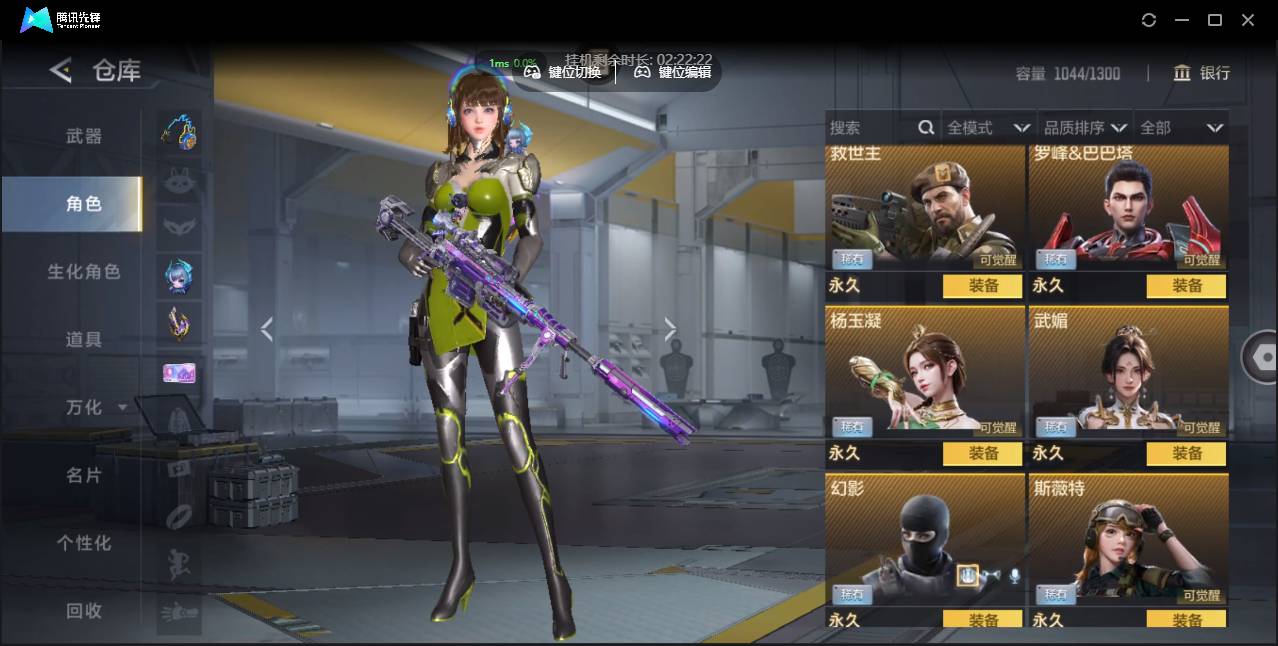Viewport: 1278px width, 646px height.
Task: Go back from the 仓库 warehouse screen
Action: (x=62, y=70)
